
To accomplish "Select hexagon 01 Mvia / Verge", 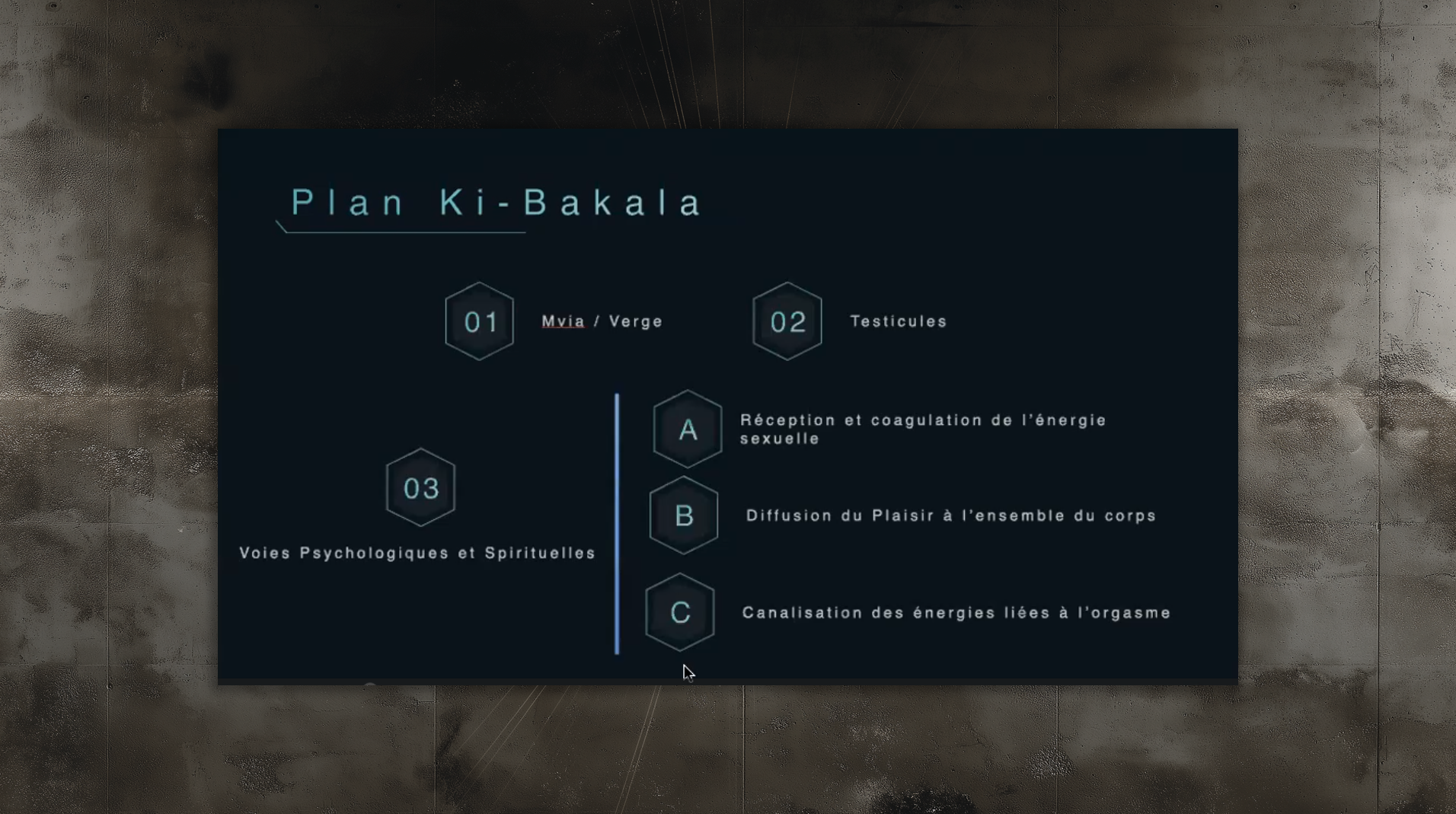I will click(x=480, y=321).
